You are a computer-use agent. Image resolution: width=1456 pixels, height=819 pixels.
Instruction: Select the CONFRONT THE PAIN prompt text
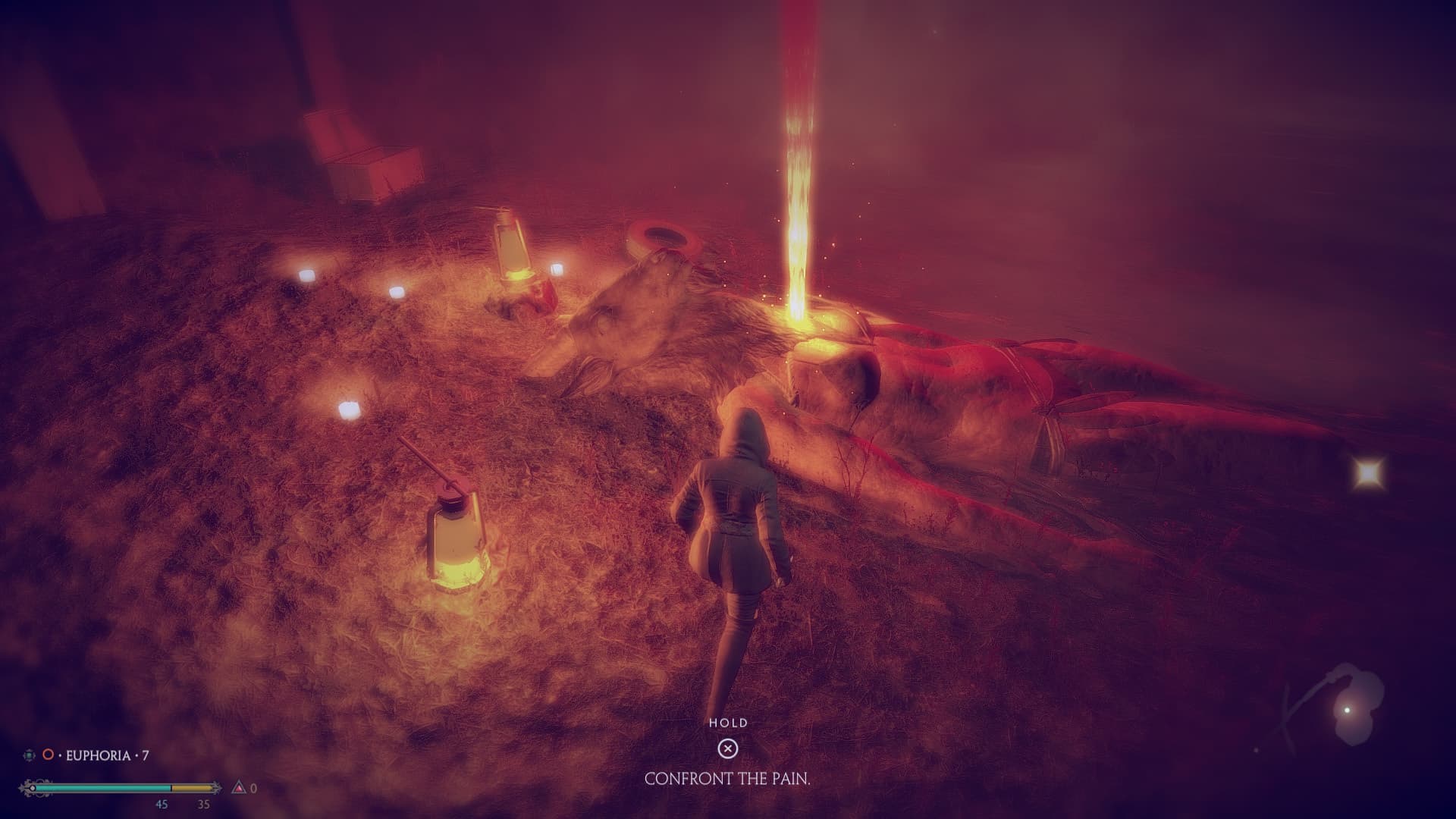point(728,777)
